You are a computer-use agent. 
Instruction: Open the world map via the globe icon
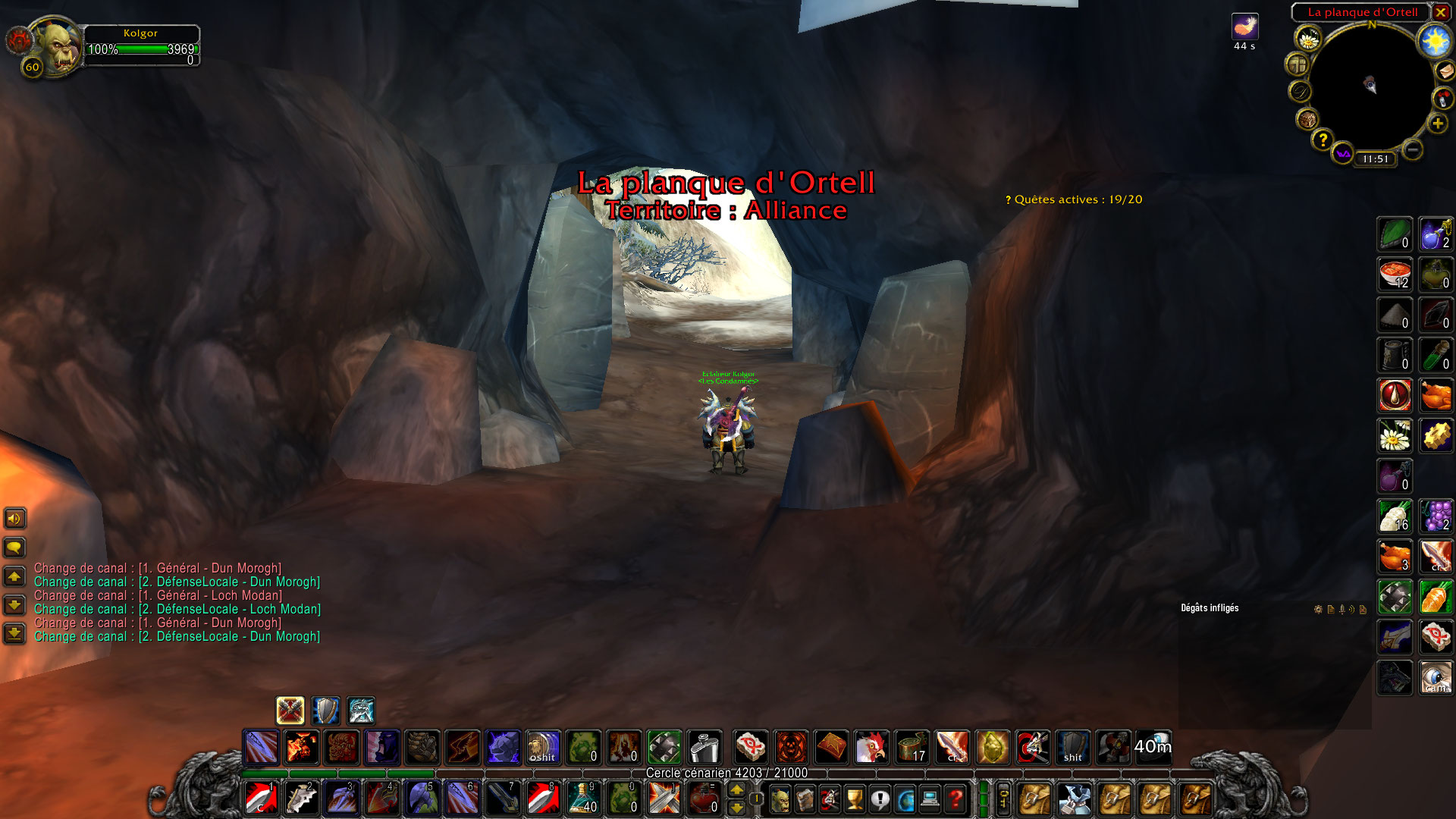point(905,798)
